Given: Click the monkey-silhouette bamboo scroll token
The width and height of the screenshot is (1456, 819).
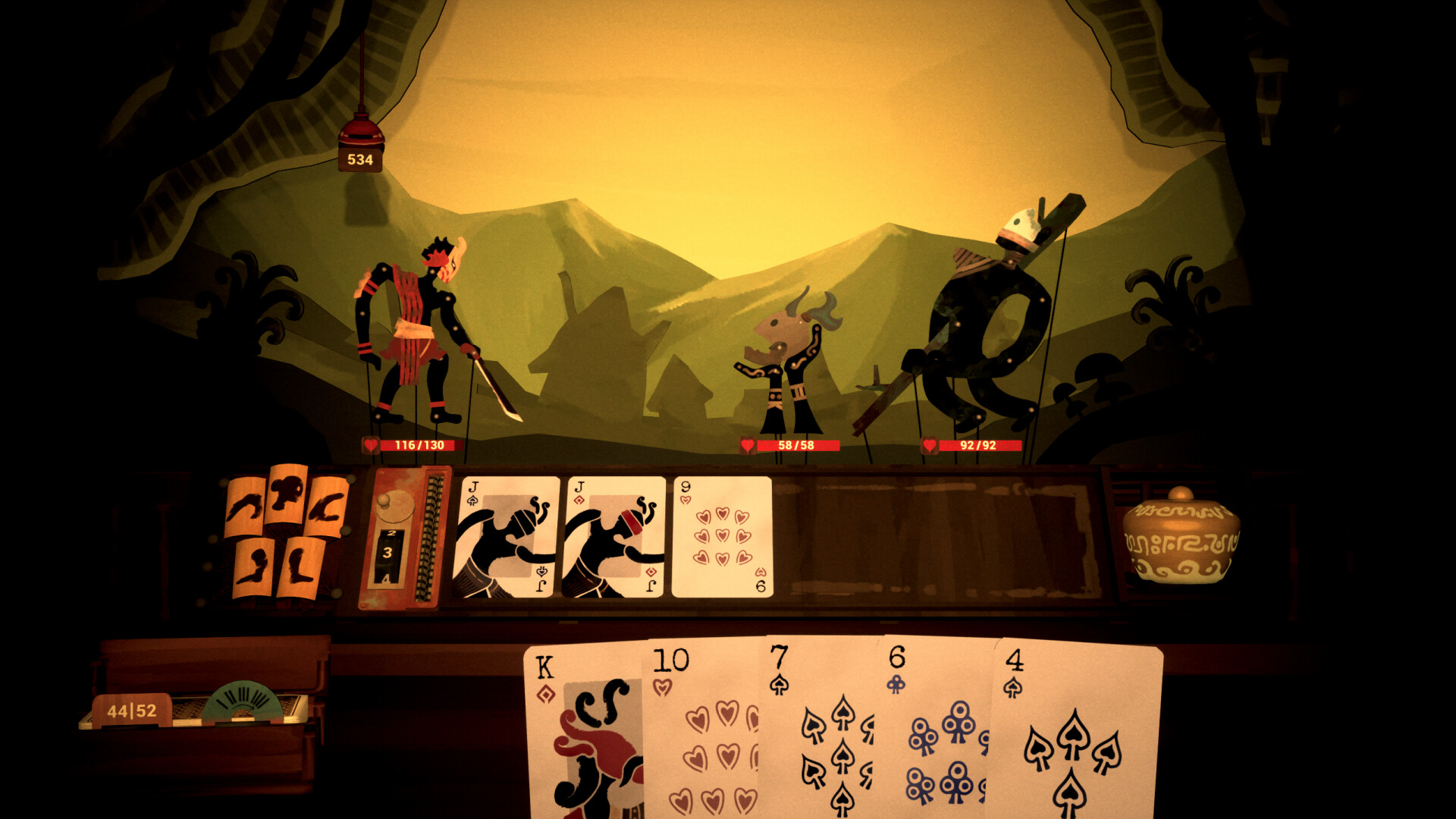Looking at the screenshot, I should (287, 497).
